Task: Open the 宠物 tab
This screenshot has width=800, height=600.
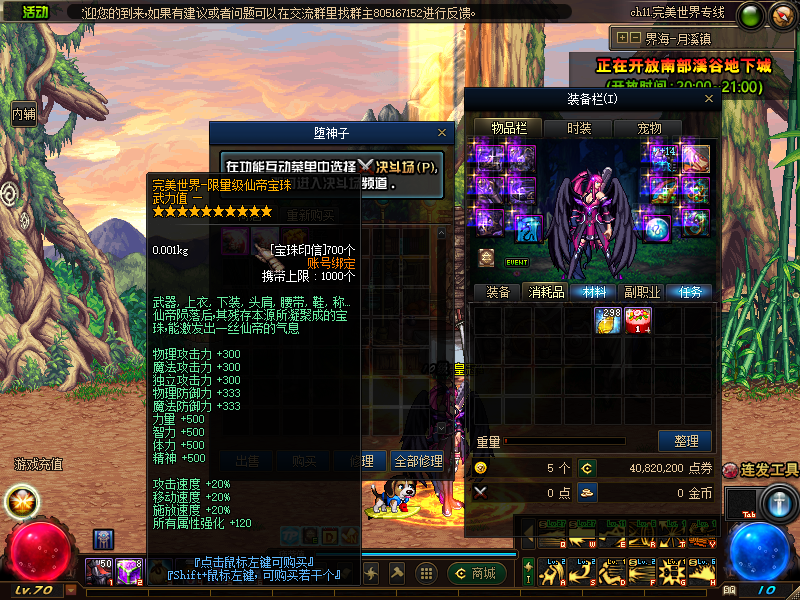Action: point(649,128)
